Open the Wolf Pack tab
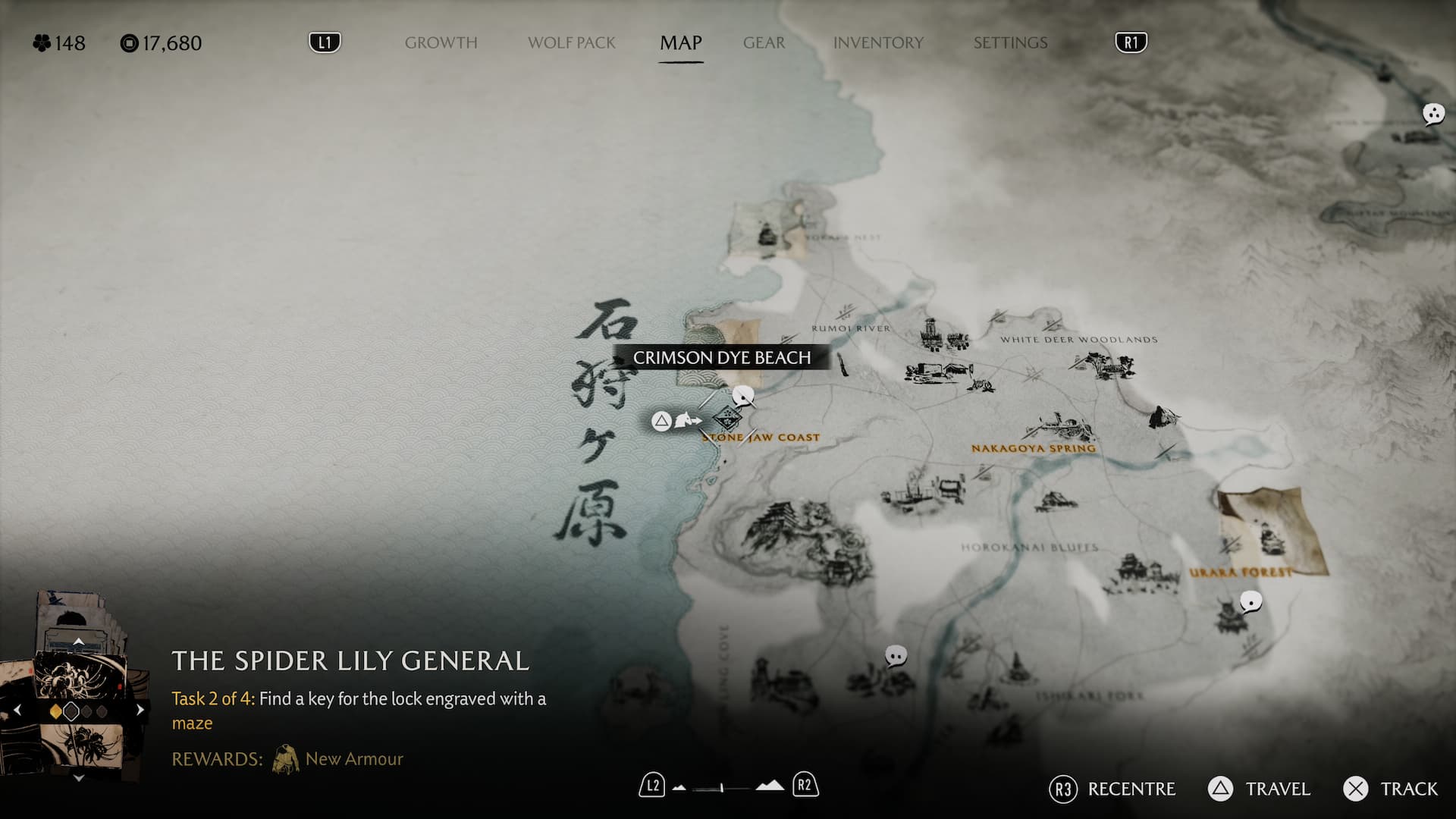 coord(571,42)
